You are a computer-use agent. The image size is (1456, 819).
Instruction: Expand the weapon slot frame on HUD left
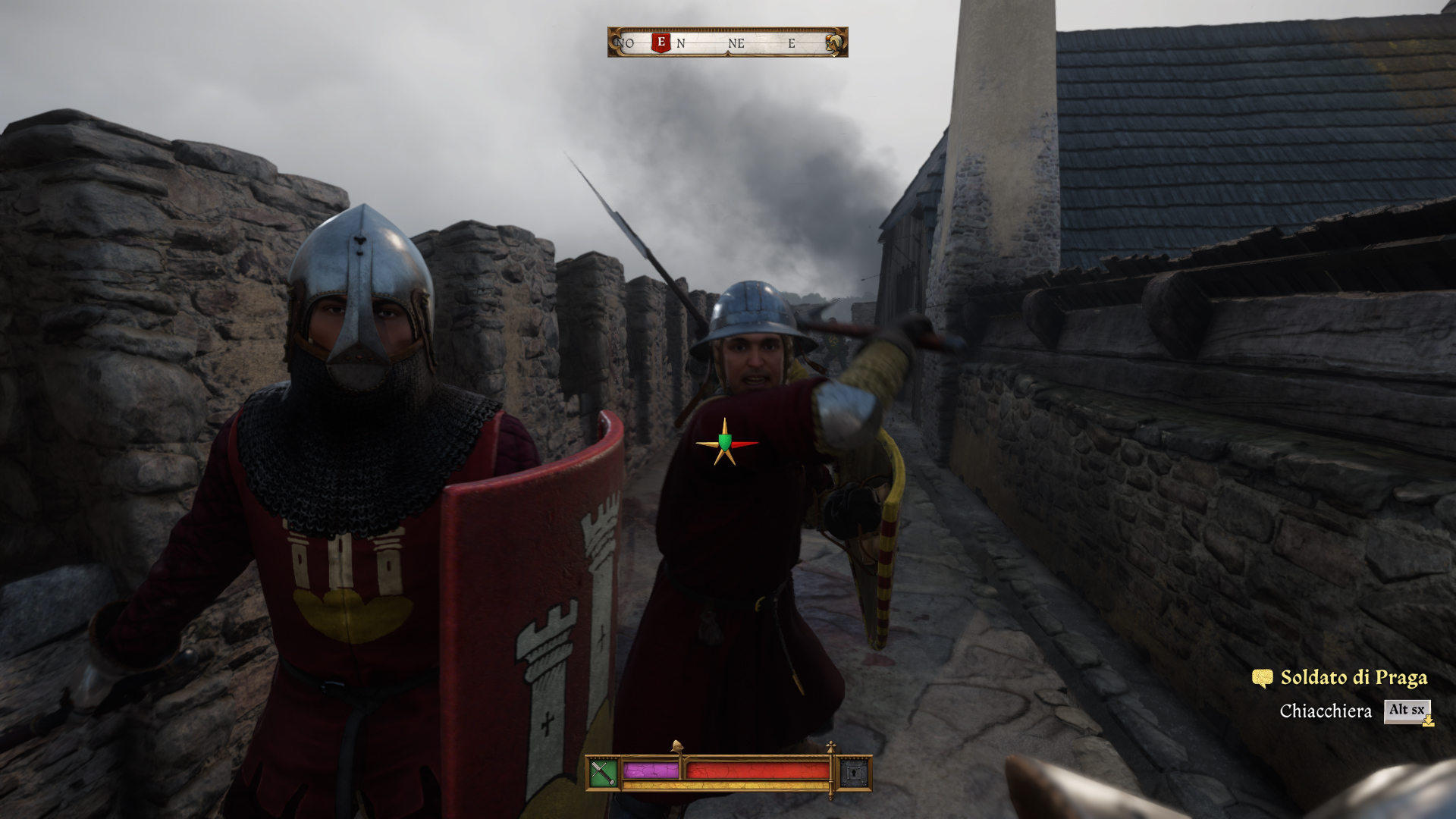point(603,772)
